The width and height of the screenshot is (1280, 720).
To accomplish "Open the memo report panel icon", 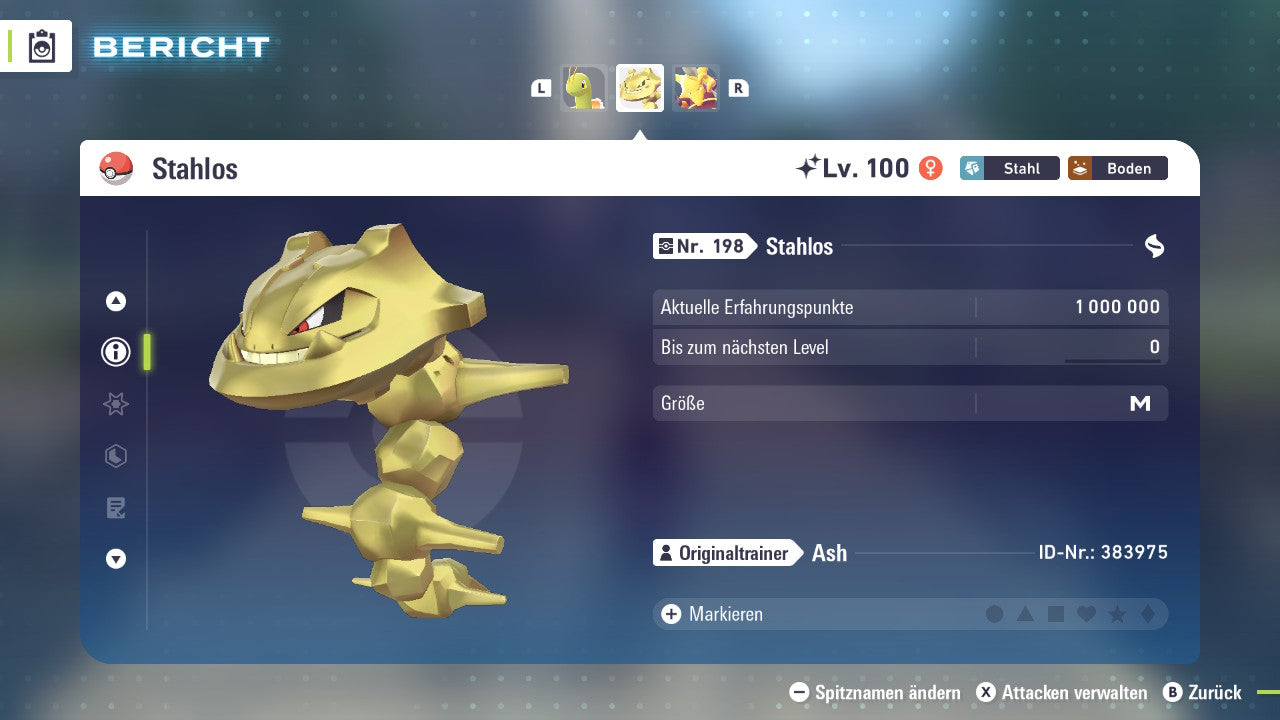I will point(115,507).
